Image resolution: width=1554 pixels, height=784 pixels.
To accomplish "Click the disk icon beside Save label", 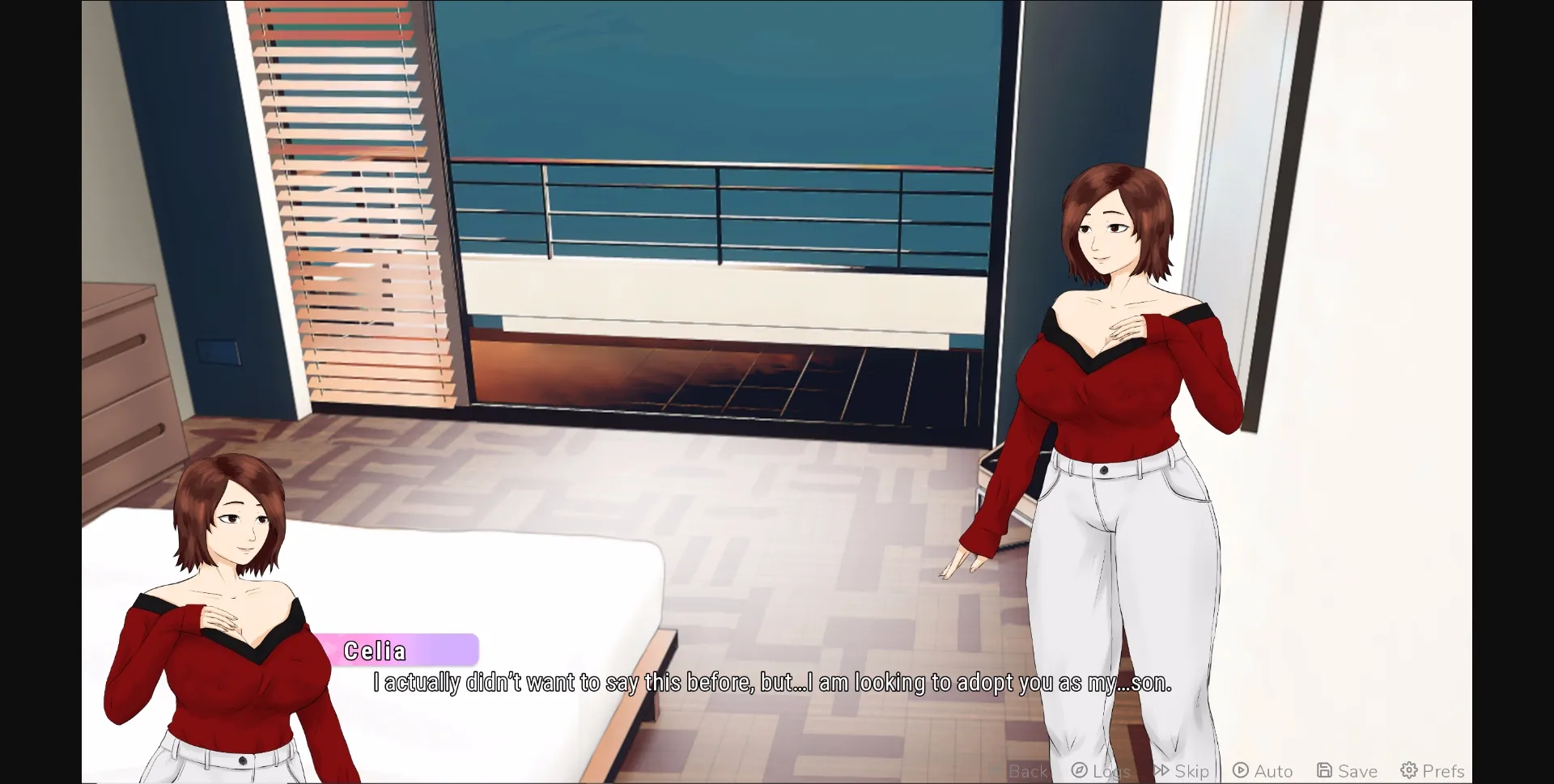I will (x=1323, y=771).
